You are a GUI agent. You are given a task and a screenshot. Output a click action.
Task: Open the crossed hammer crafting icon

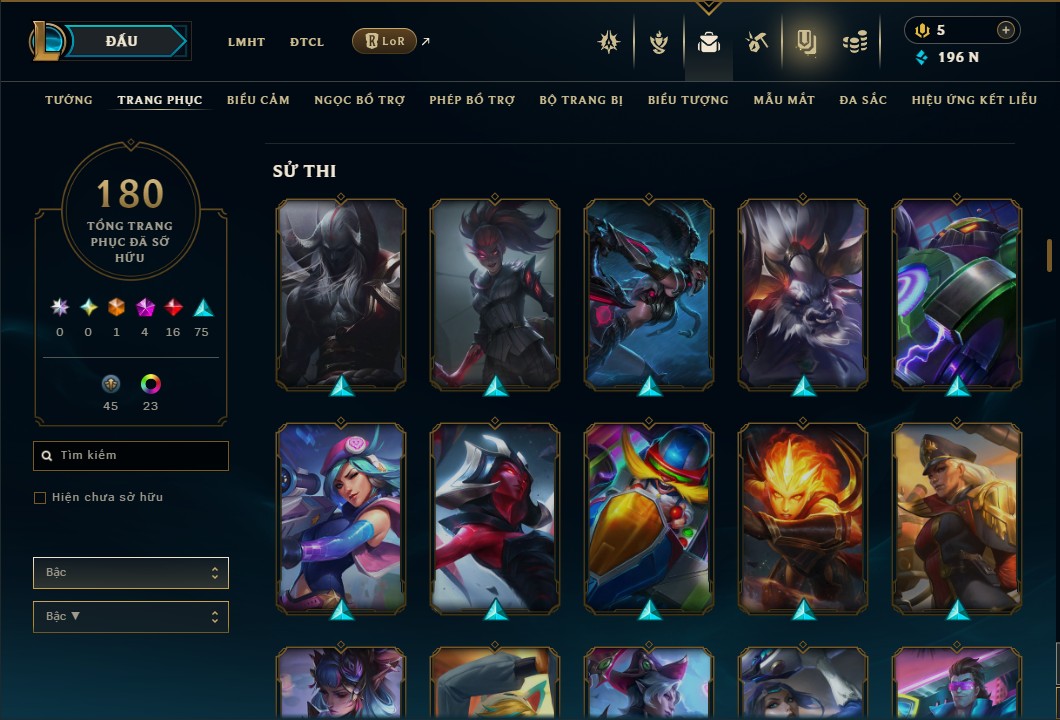(x=757, y=42)
